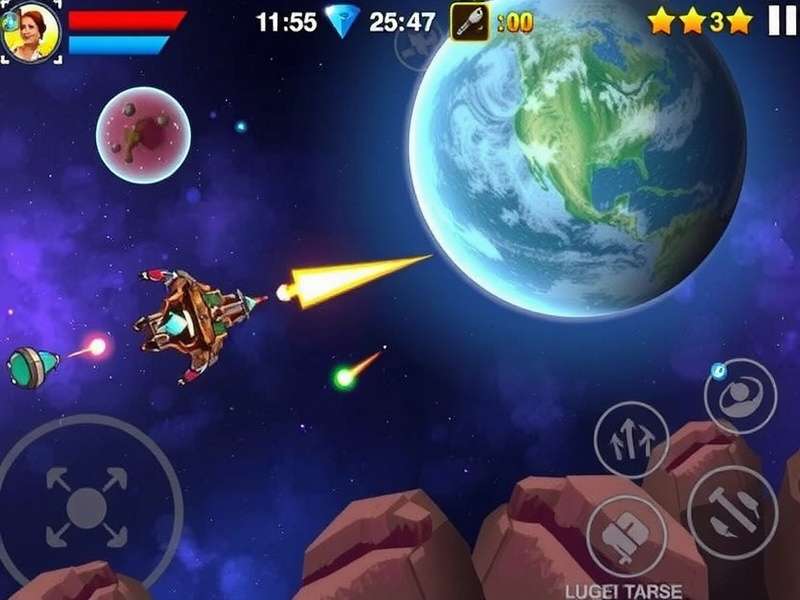
Task: Select the rocket weapon icon
Action: click(x=469, y=21)
